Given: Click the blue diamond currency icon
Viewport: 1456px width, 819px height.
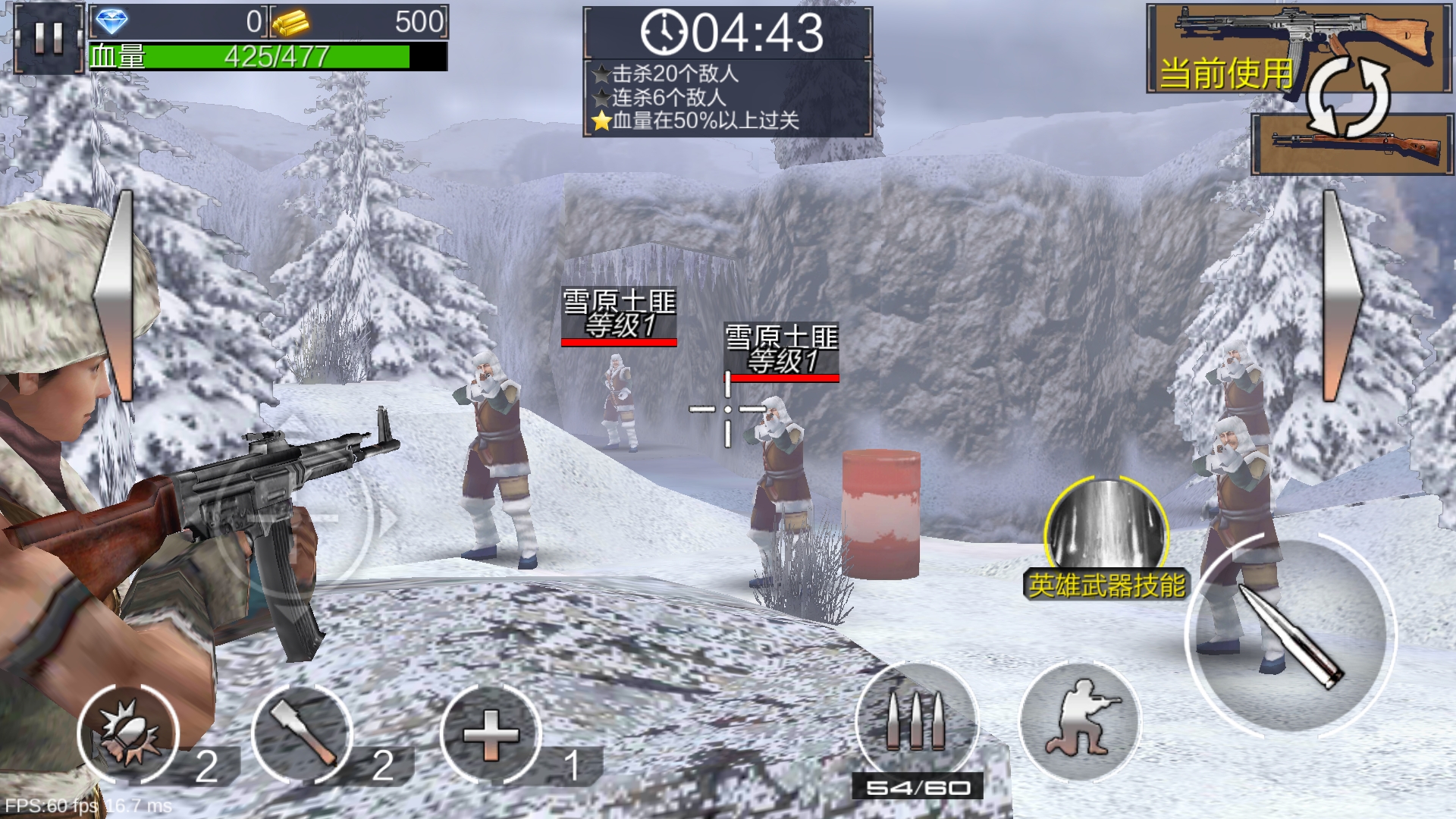Looking at the screenshot, I should 112,23.
